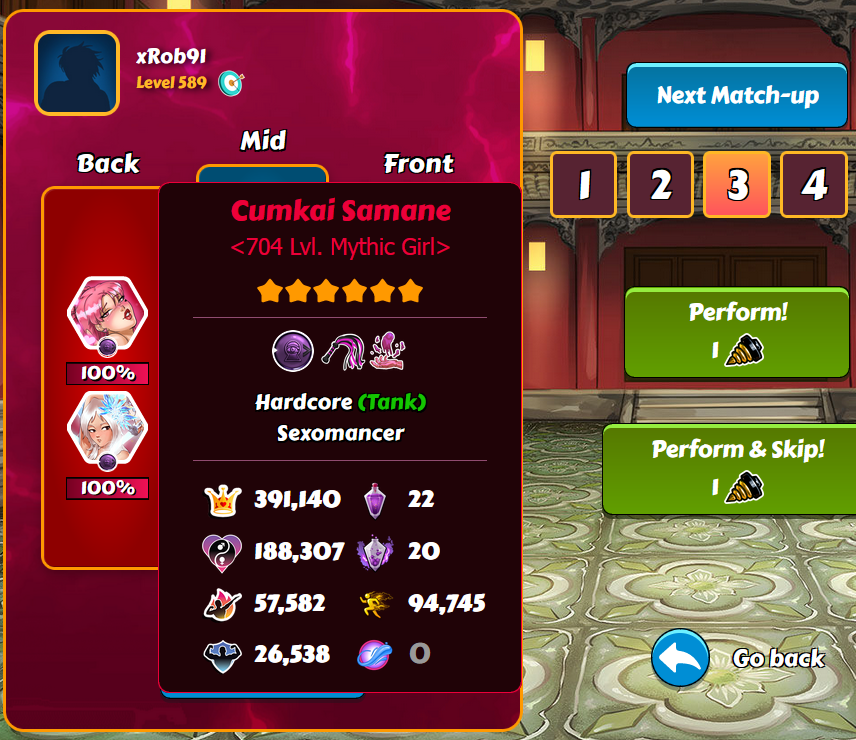This screenshot has height=740, width=856.
Task: Select opponent slot number 3
Action: pyautogui.click(x=737, y=185)
